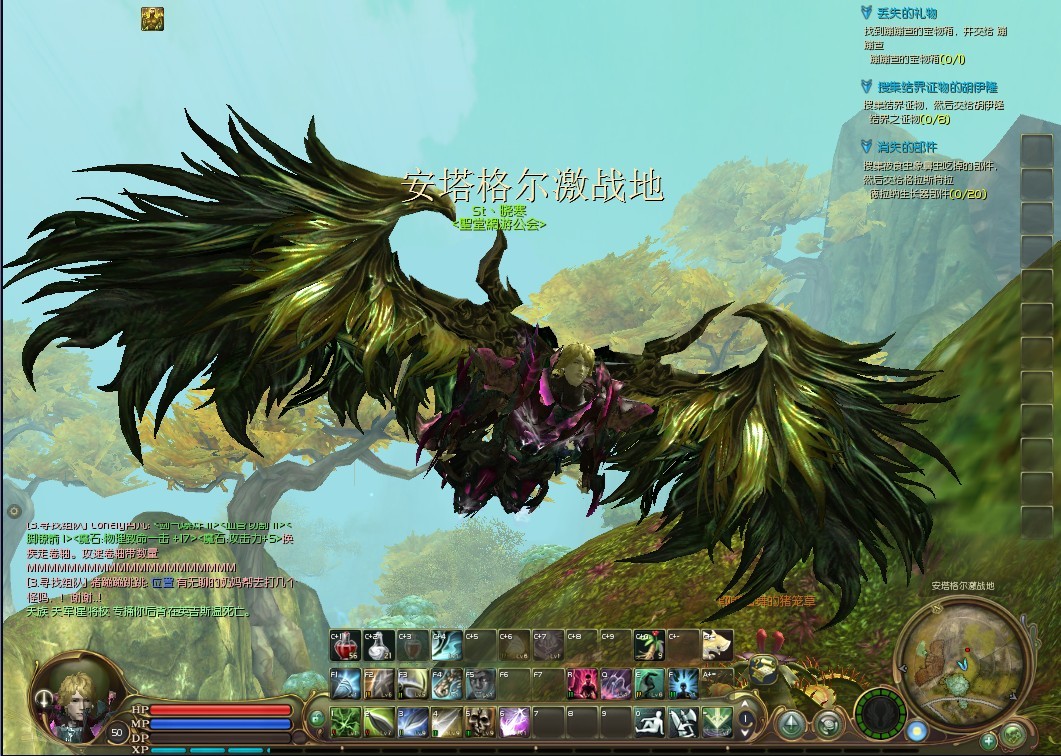Use the red health potion in slot C+1

click(346, 646)
